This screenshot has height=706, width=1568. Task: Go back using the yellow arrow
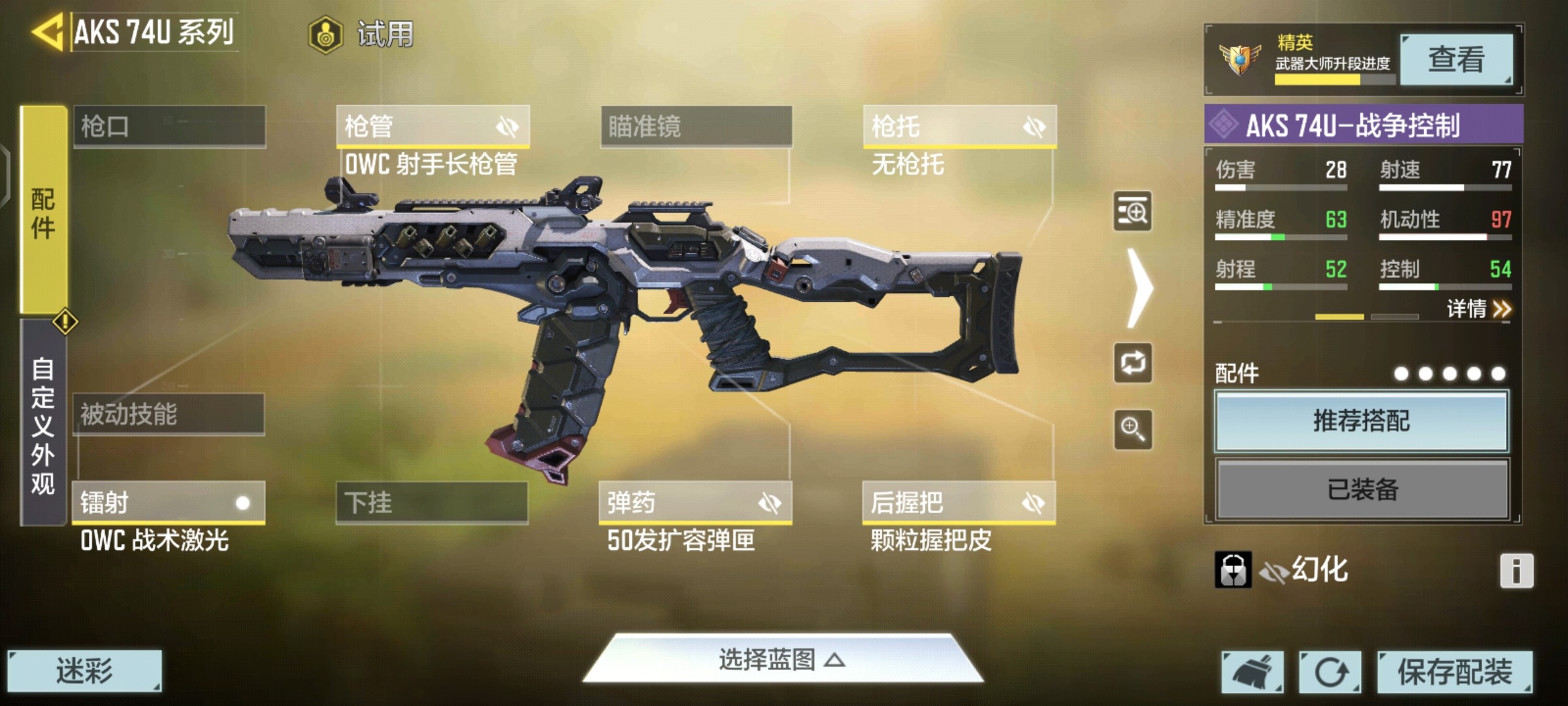47,31
